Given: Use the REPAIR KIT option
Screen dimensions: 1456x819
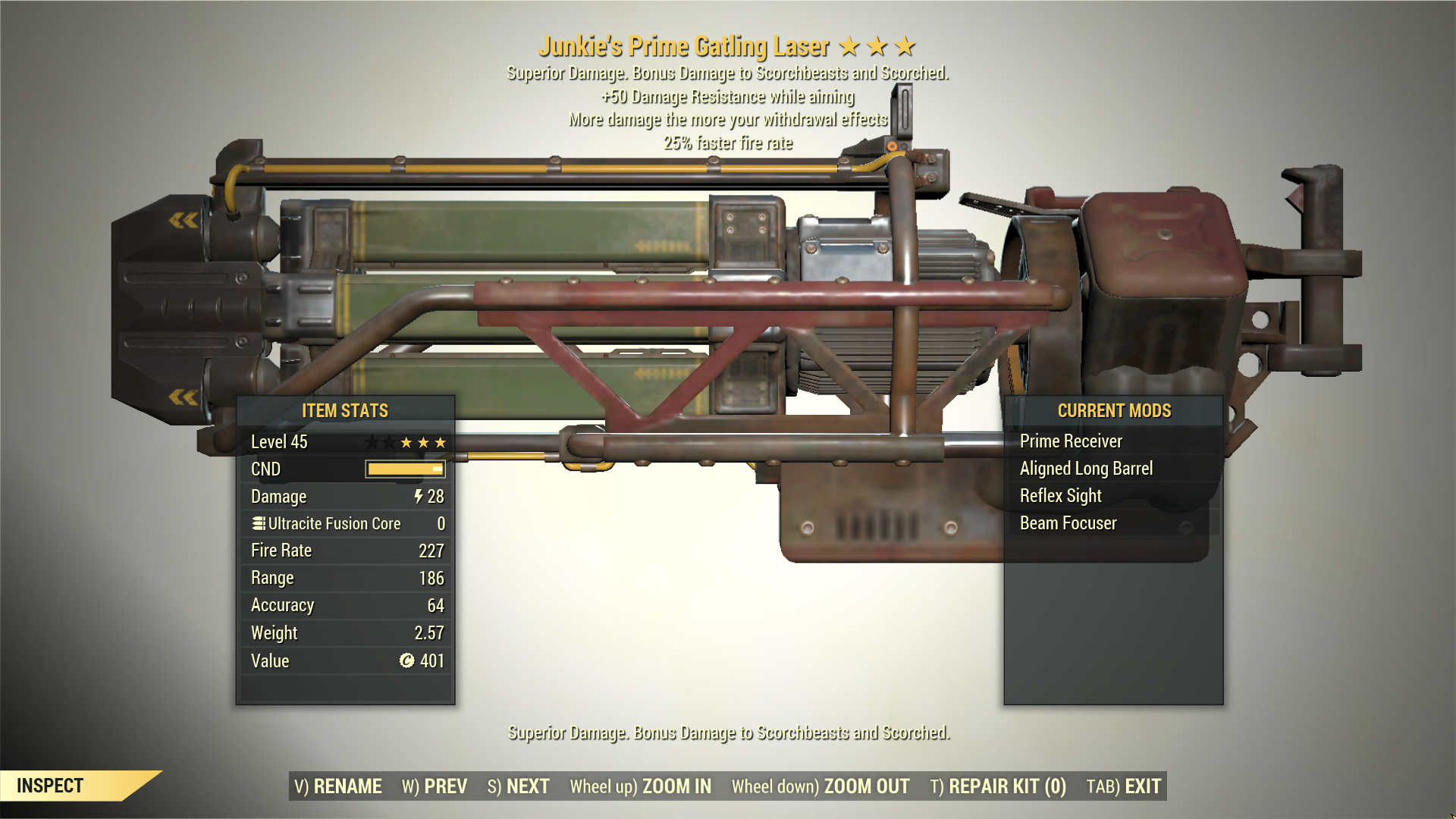Looking at the screenshot, I should click(998, 786).
